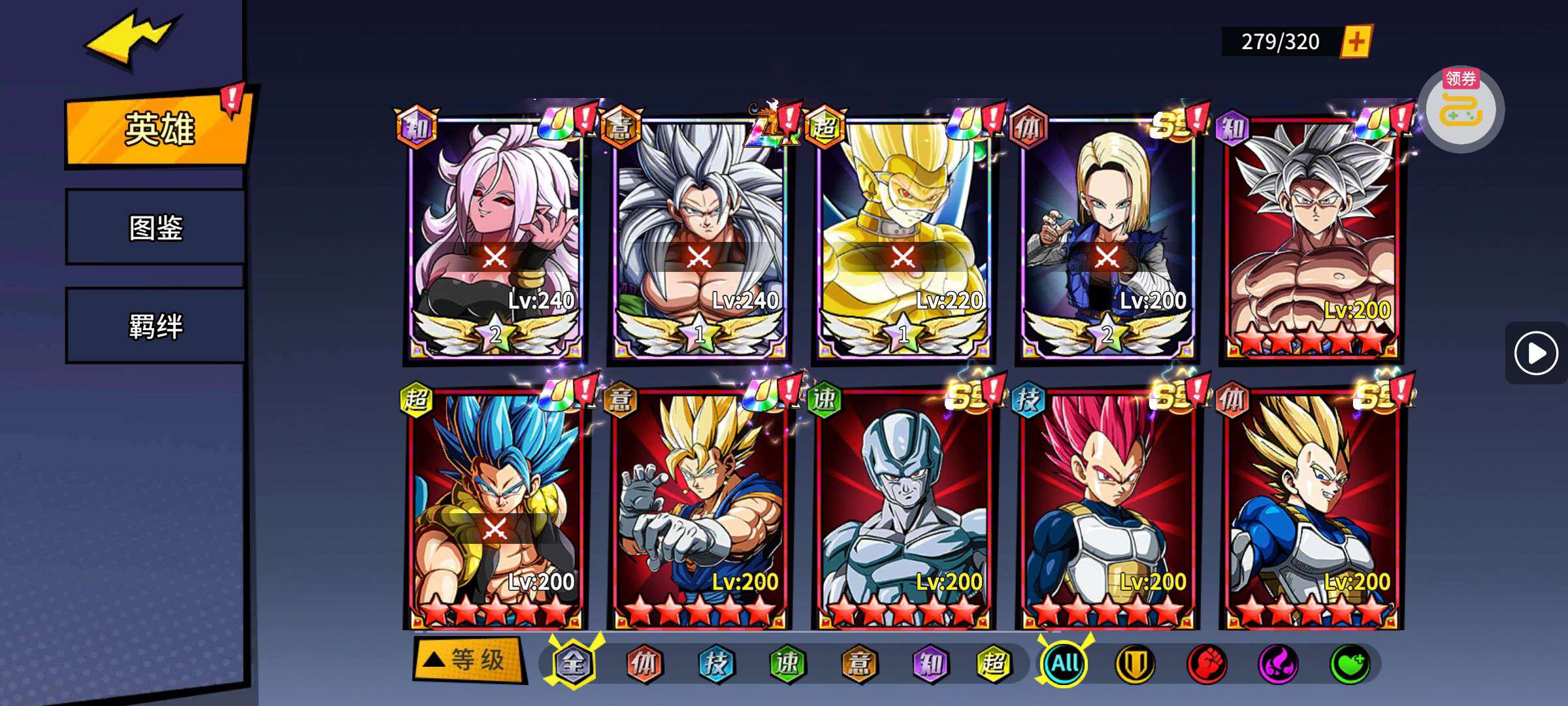
Task: Open the 英雄 heroes tab
Action: pos(158,129)
